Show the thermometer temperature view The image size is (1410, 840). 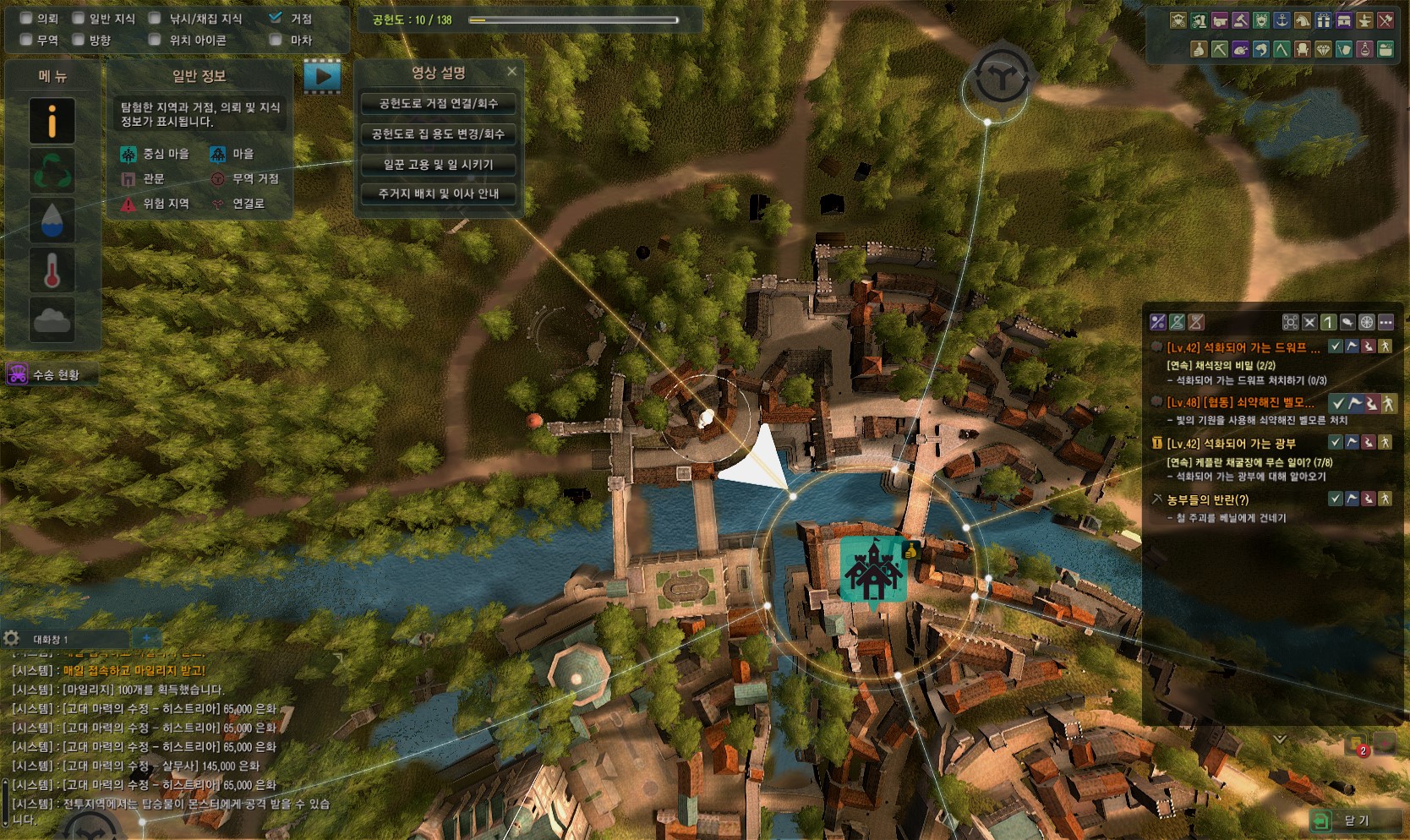pyautogui.click(x=52, y=270)
